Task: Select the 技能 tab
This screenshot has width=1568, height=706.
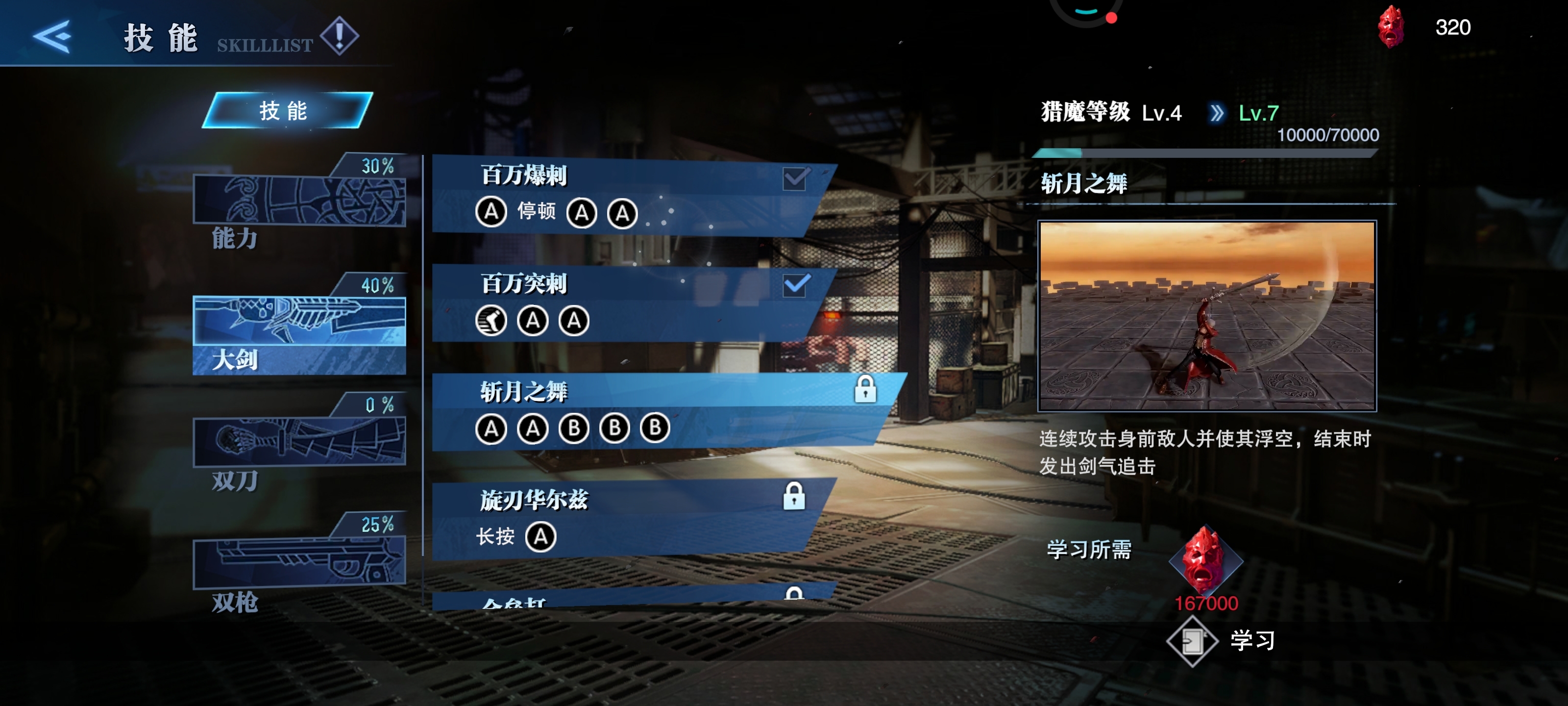Action: pyautogui.click(x=286, y=111)
